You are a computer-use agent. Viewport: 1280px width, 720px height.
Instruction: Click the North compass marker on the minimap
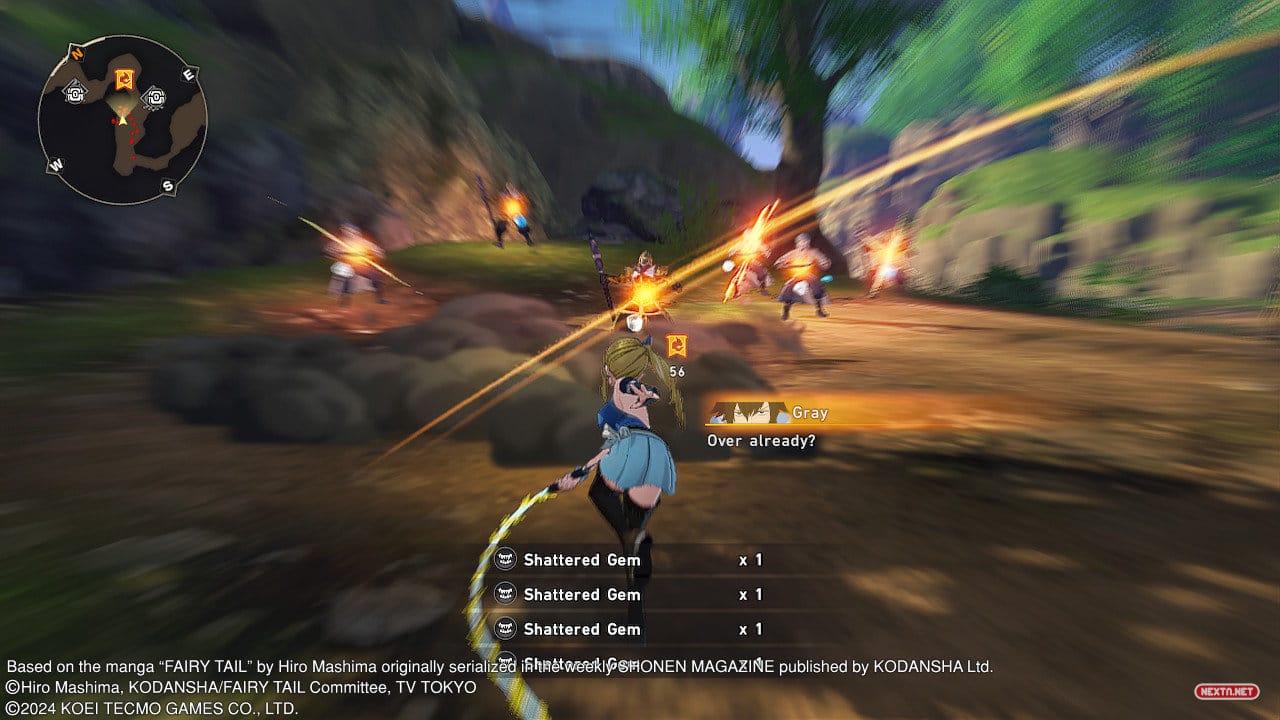[76, 52]
